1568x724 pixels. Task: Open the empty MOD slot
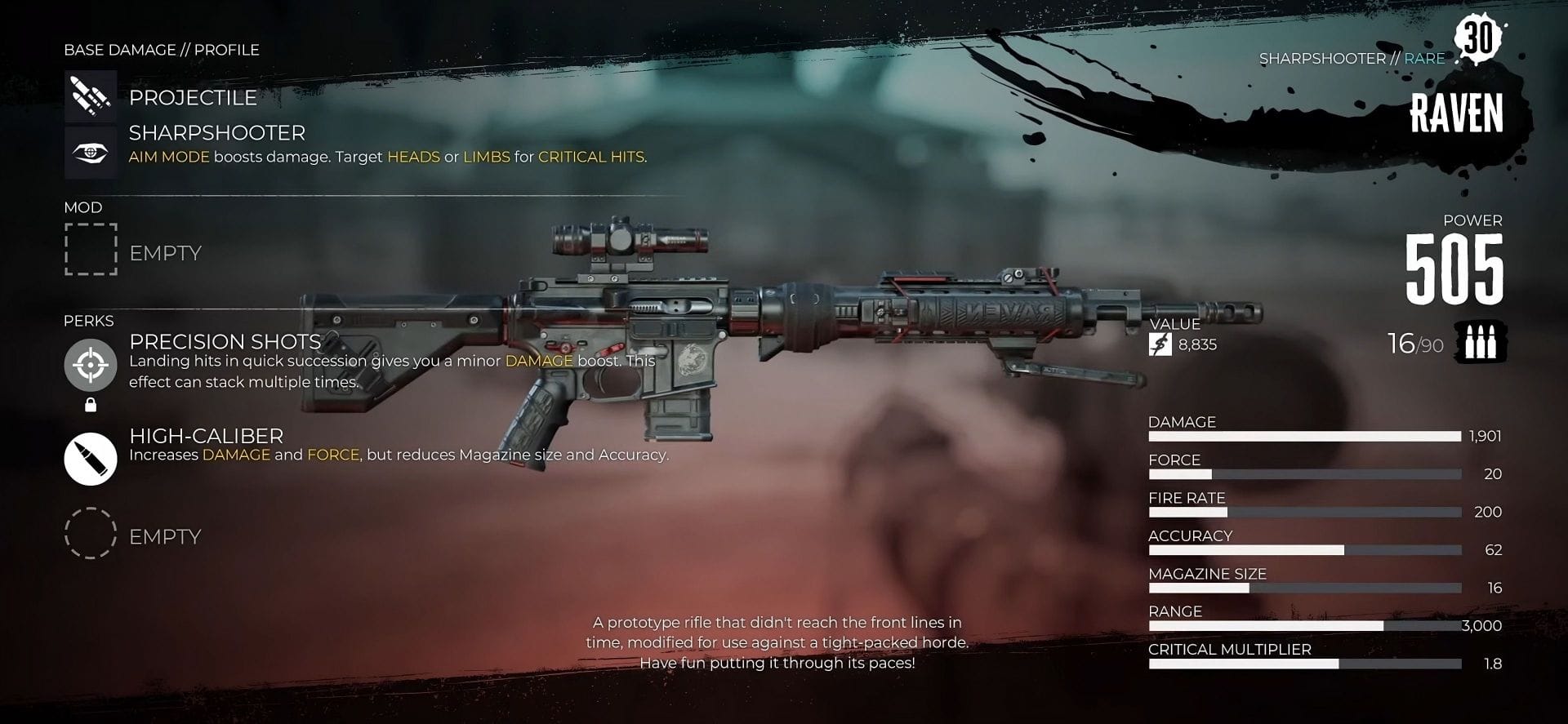(91, 250)
